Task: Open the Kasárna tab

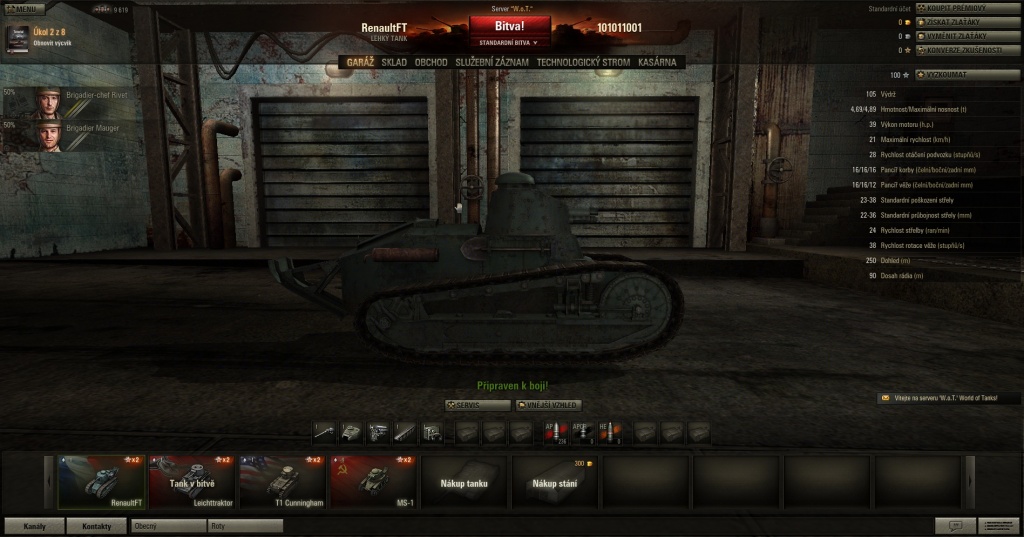Action: (x=656, y=62)
